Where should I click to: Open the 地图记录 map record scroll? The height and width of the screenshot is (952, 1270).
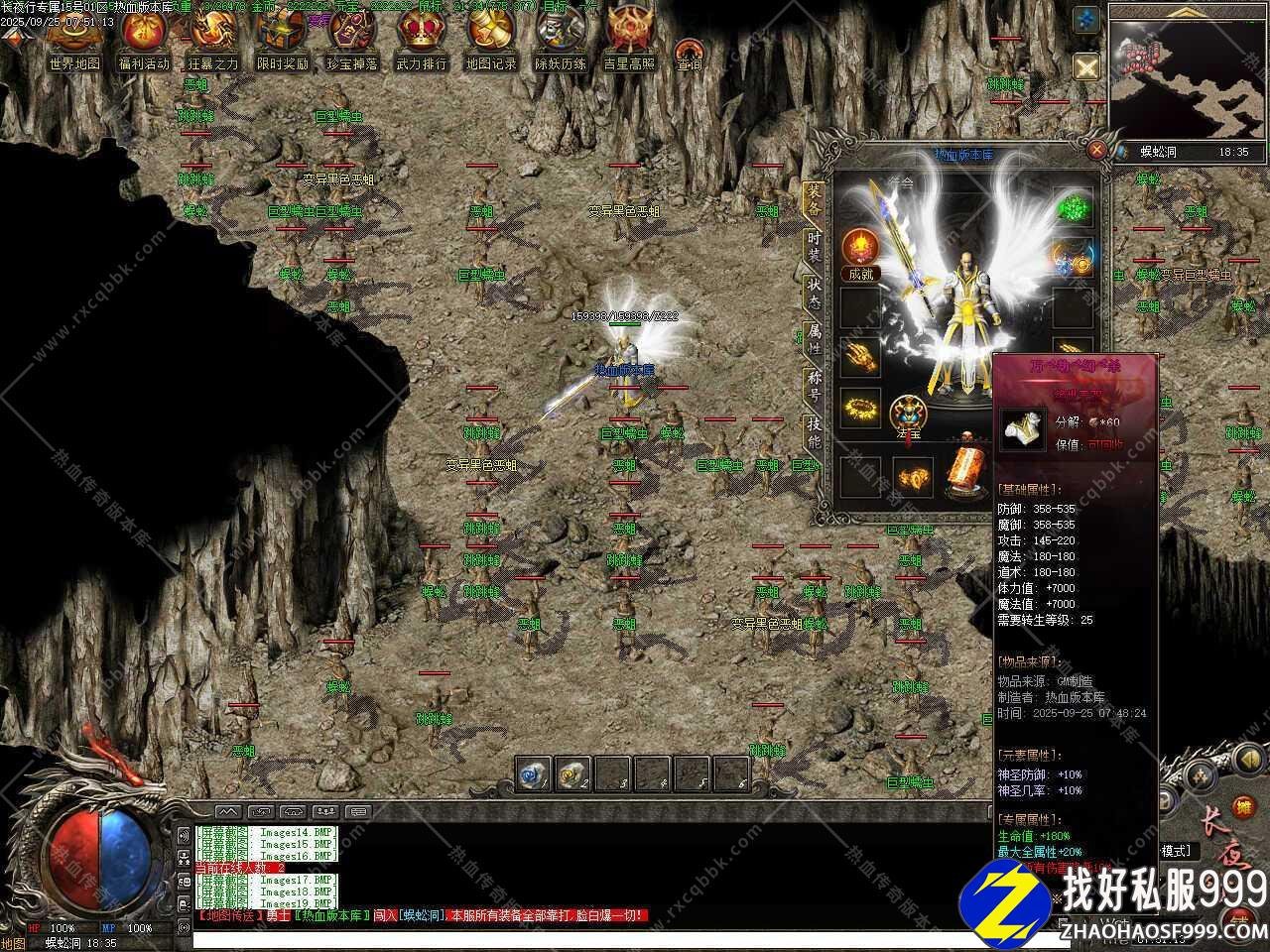pos(490,38)
